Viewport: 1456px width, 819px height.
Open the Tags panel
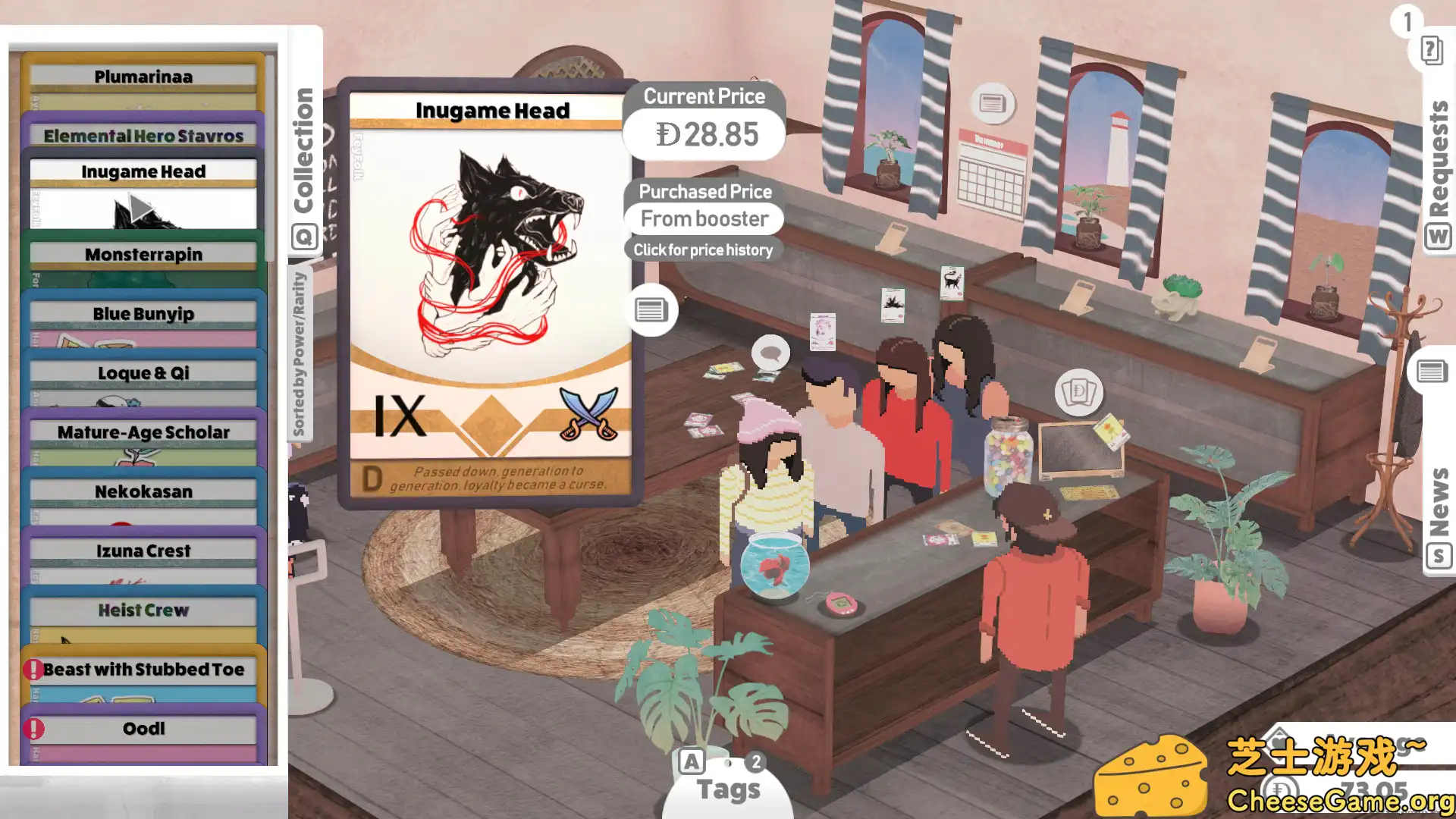727,789
